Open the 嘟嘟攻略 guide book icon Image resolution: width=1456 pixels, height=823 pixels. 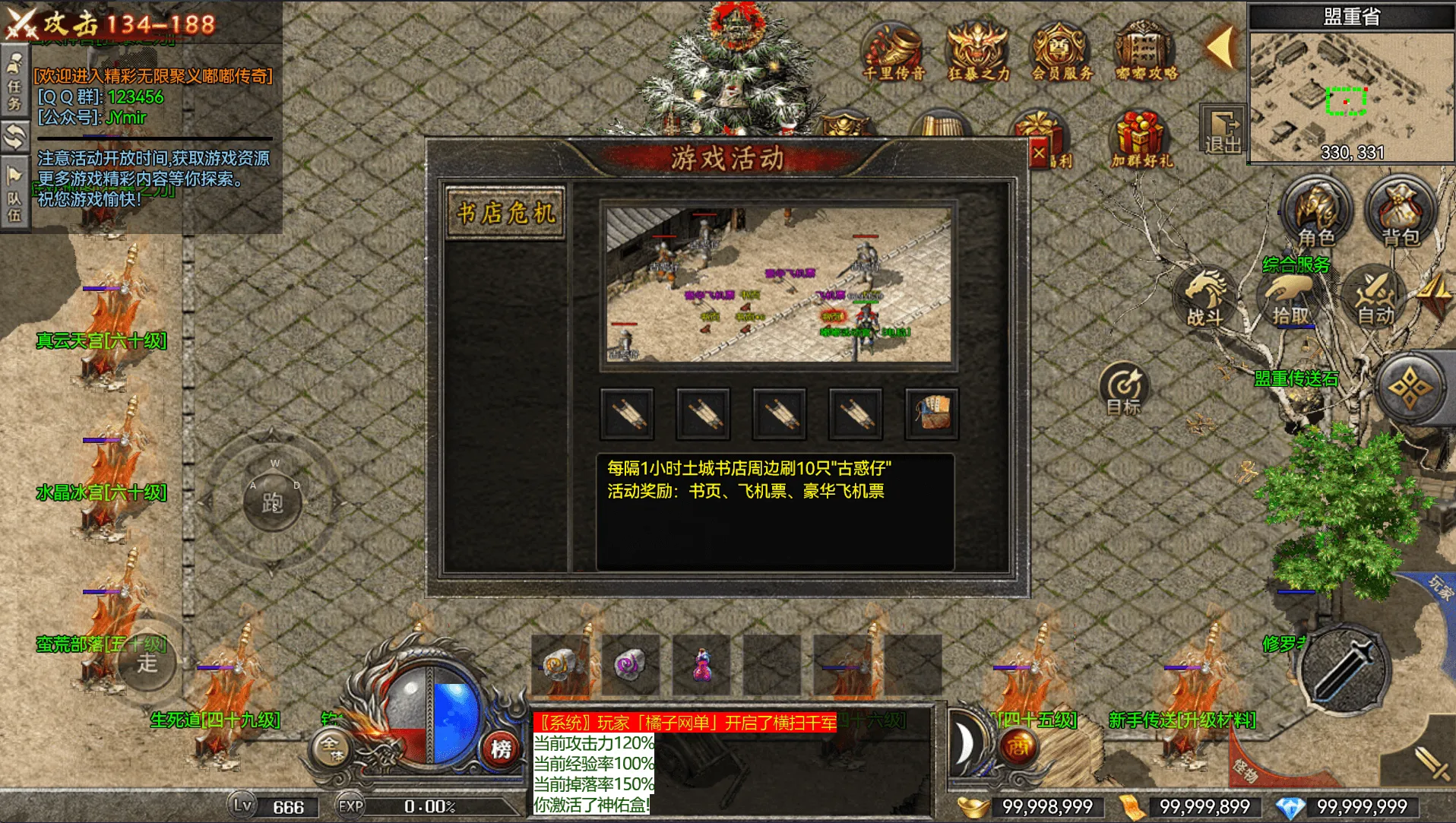pyautogui.click(x=1146, y=52)
